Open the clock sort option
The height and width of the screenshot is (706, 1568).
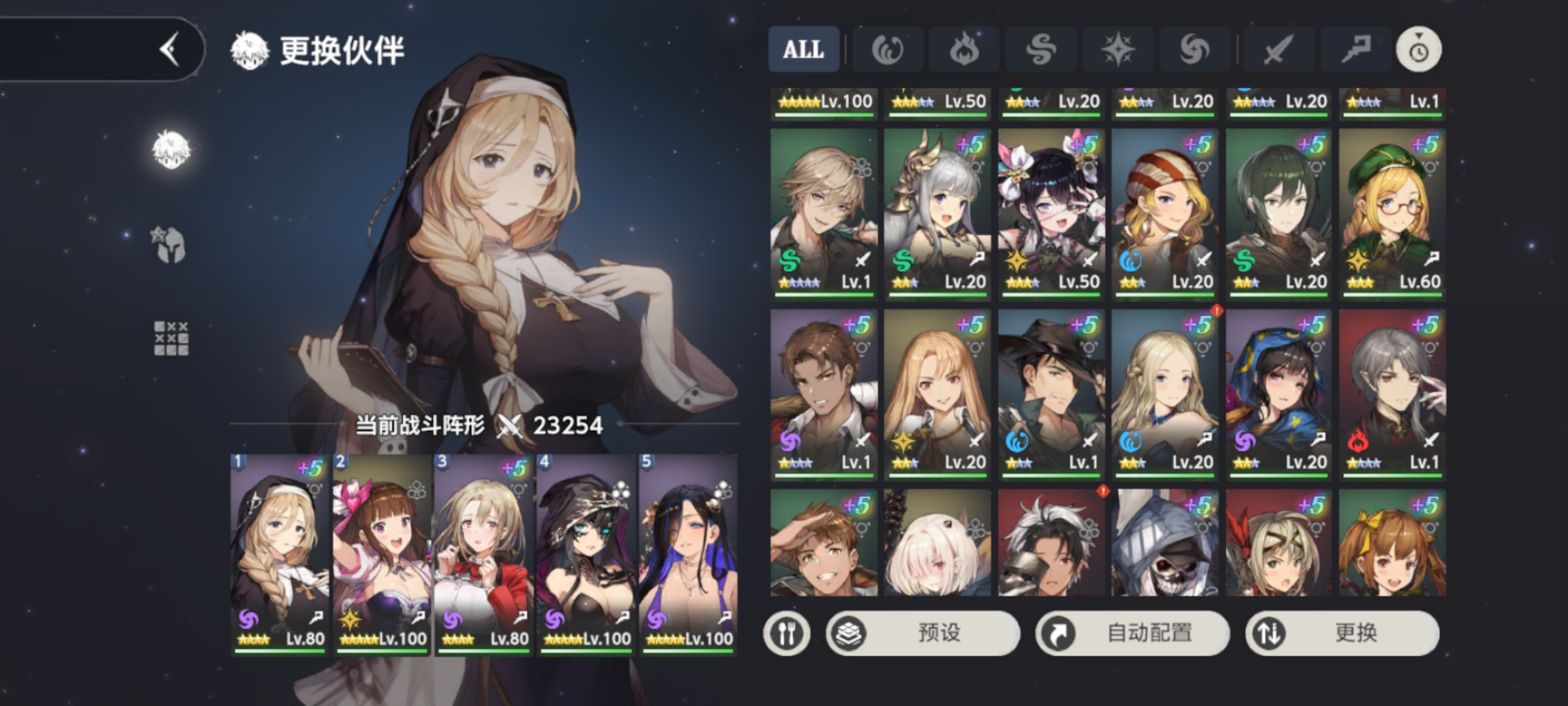click(x=1418, y=50)
